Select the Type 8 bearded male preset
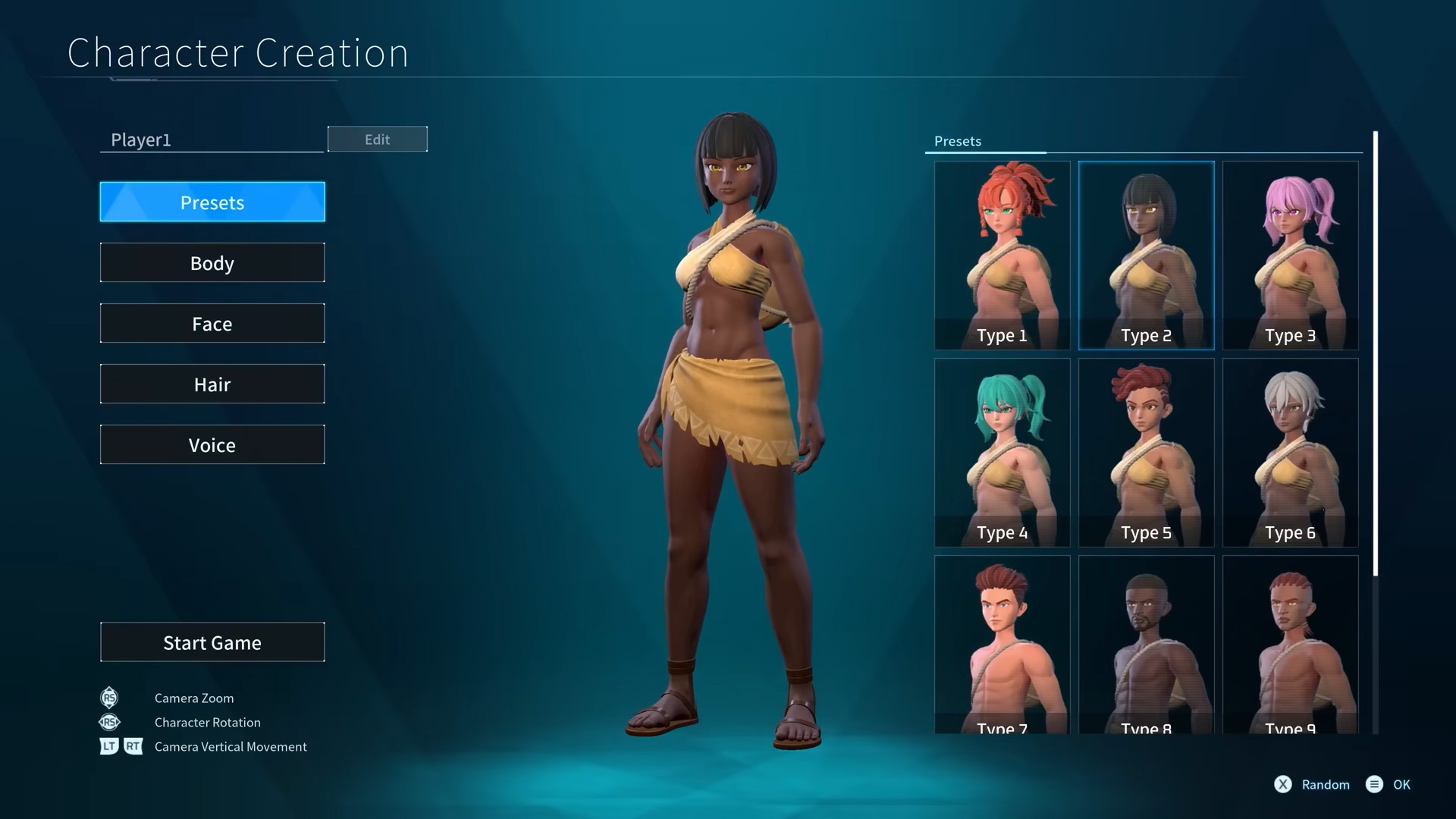Image resolution: width=1456 pixels, height=819 pixels. point(1146,645)
